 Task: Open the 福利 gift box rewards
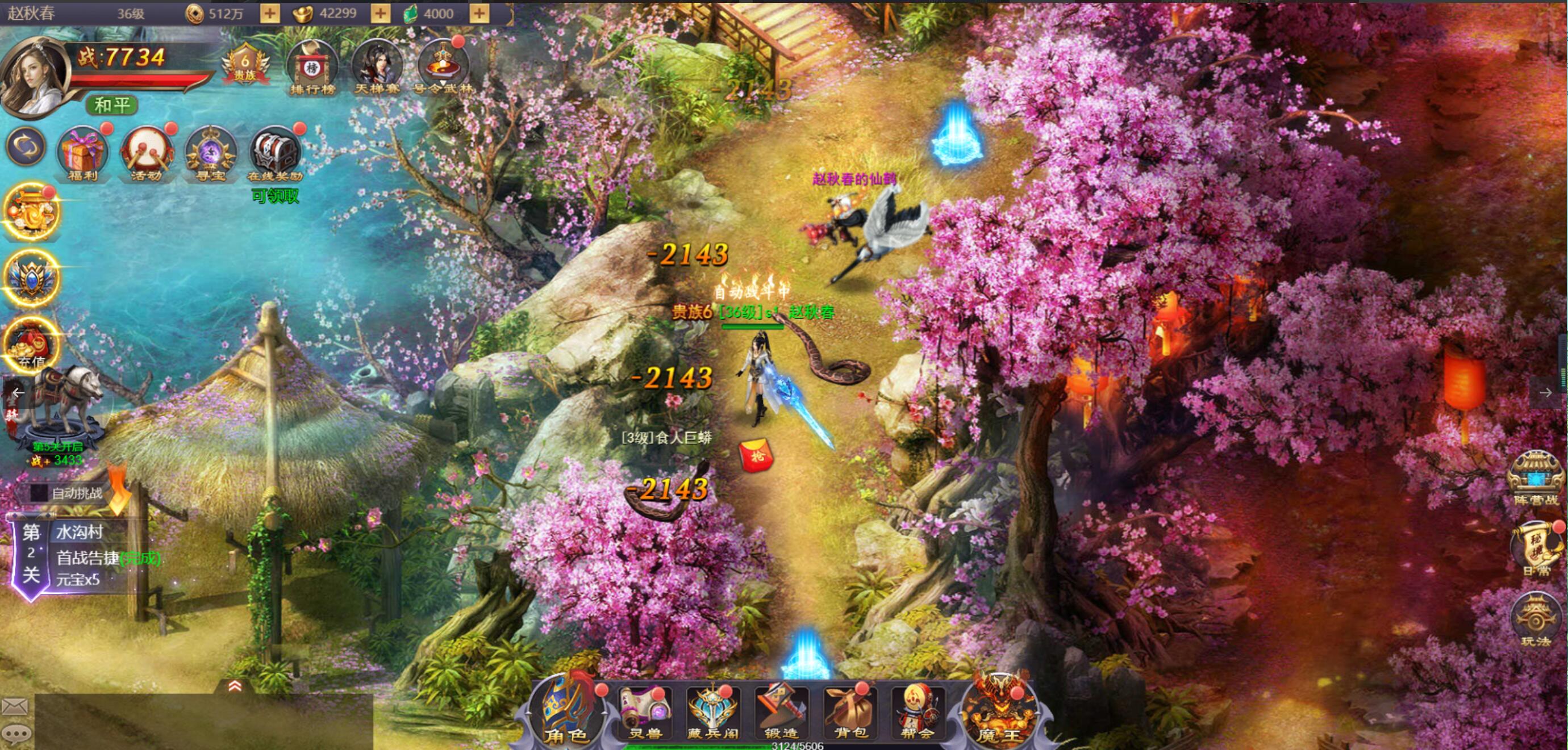pyautogui.click(x=82, y=153)
